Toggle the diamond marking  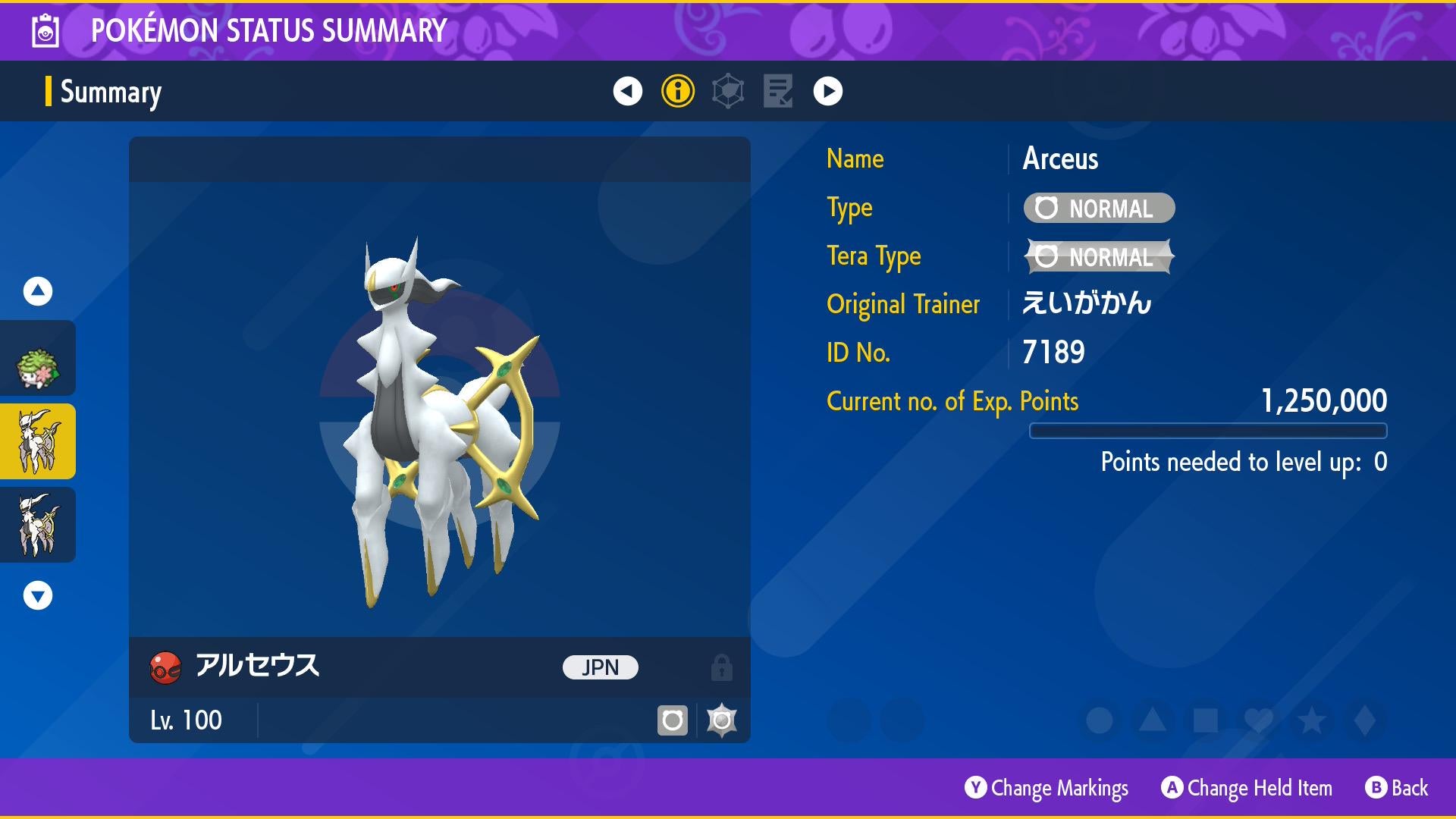(x=1364, y=720)
